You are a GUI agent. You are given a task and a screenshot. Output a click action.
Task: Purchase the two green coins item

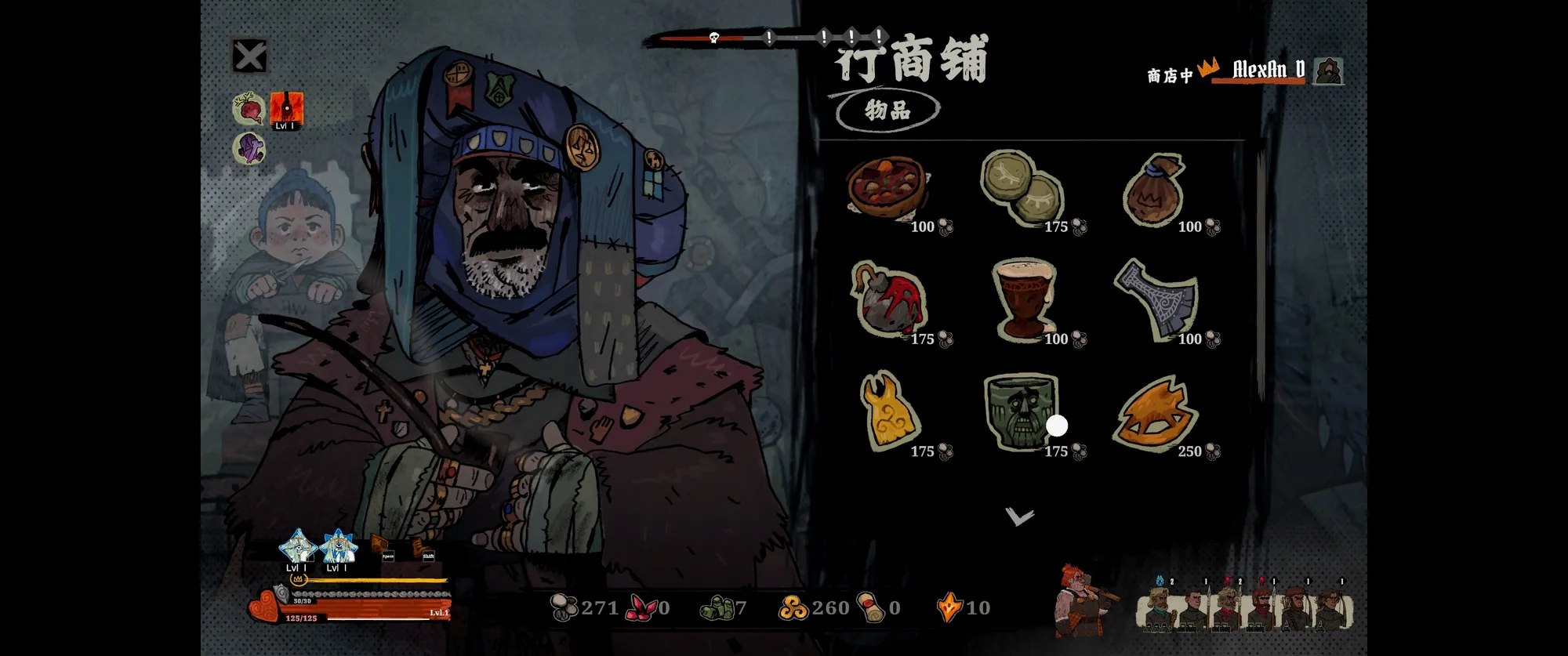pos(1022,188)
